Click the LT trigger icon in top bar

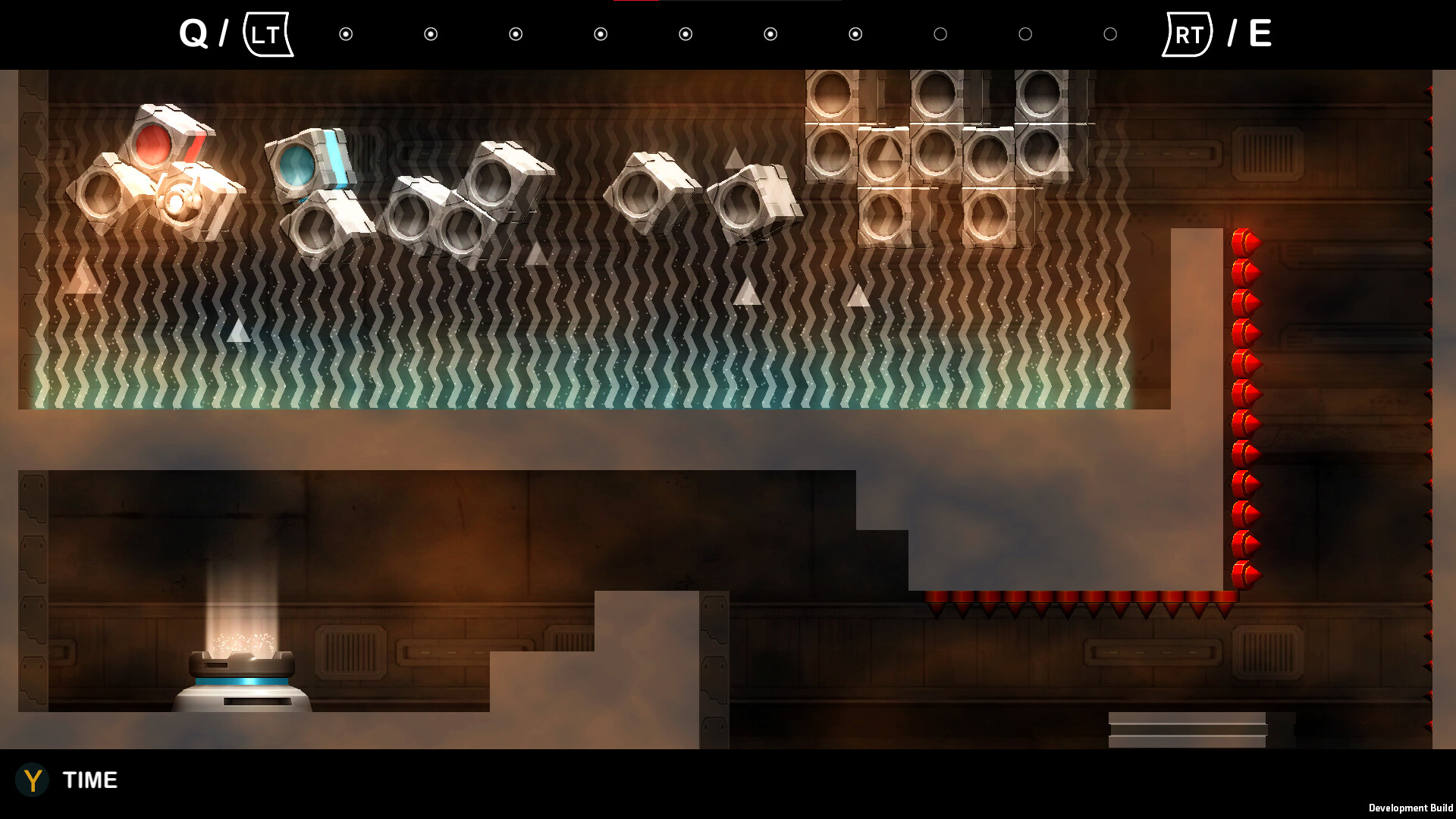click(268, 33)
